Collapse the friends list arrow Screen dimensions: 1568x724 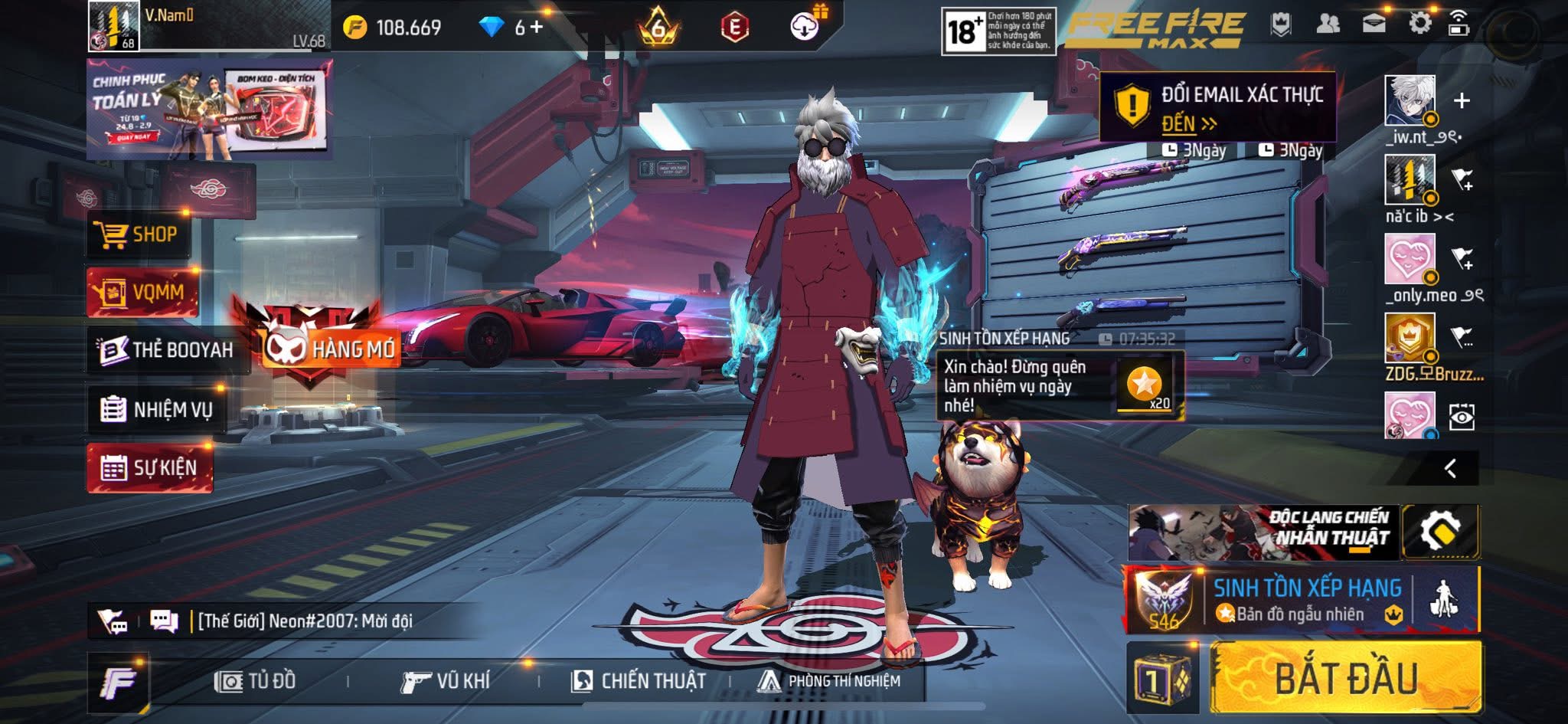[x=1450, y=468]
